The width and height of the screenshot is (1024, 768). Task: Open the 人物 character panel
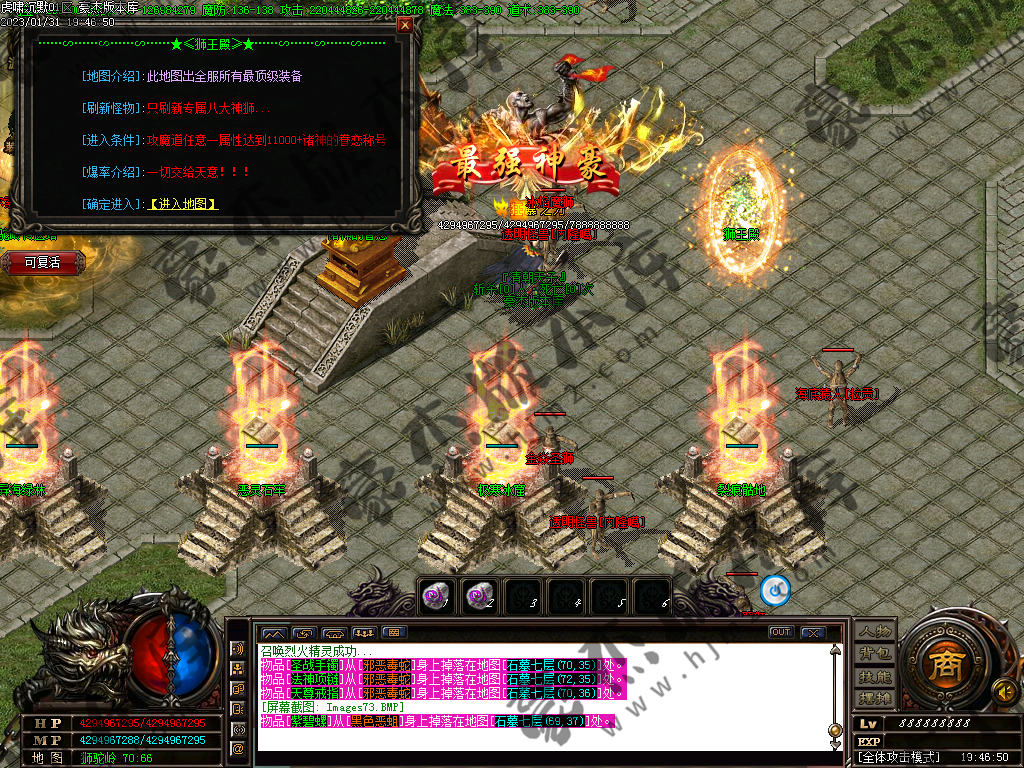(x=874, y=631)
